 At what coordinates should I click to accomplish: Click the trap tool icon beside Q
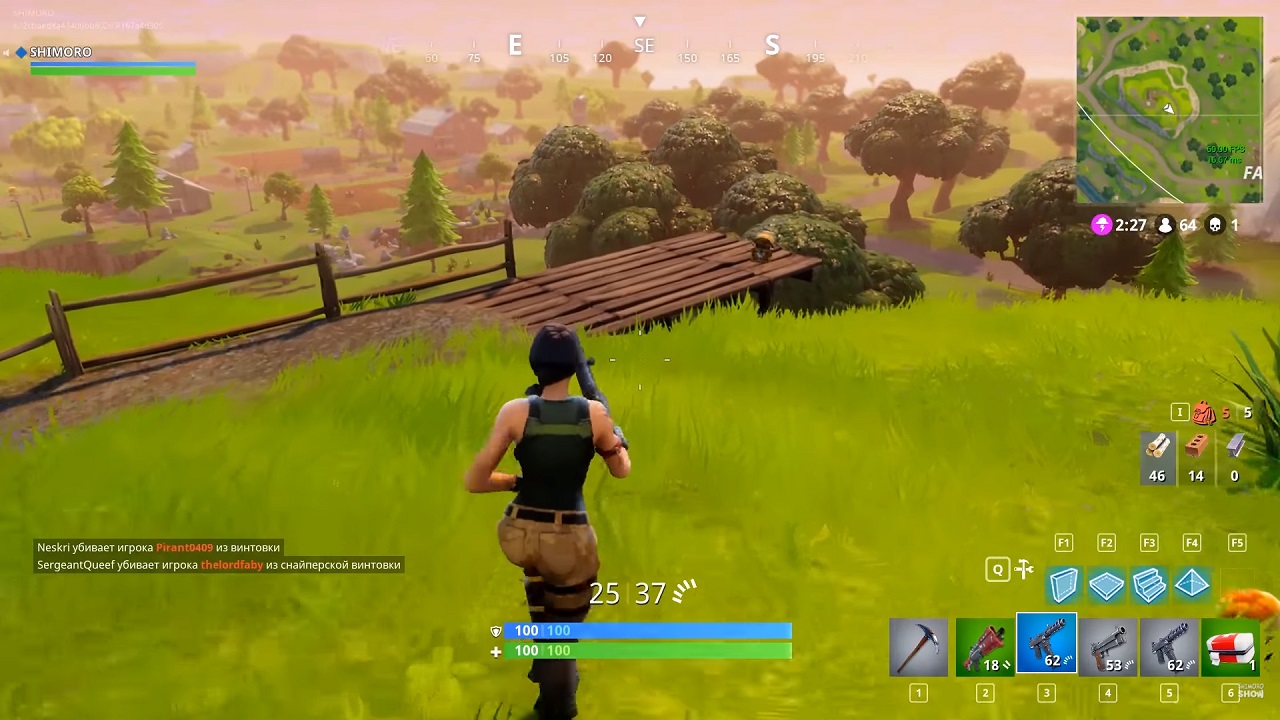(x=1024, y=568)
